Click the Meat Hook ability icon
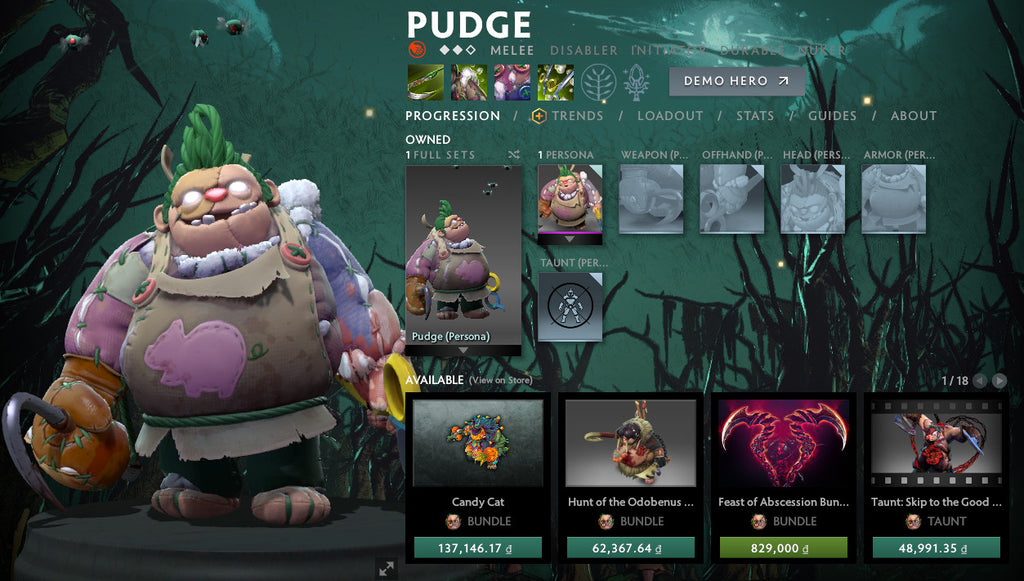The image size is (1024, 581). click(424, 82)
